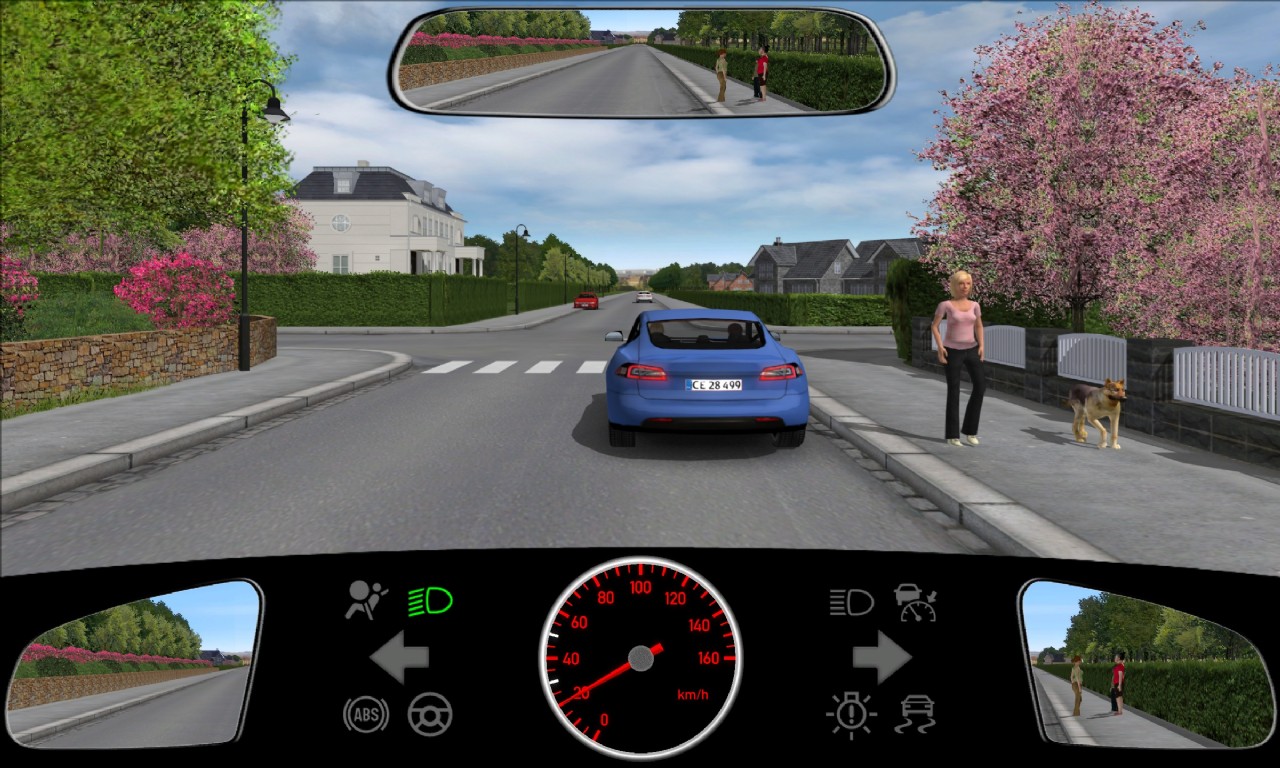Activate the right turn signal arrow
1280x768 pixels.
[x=881, y=657]
